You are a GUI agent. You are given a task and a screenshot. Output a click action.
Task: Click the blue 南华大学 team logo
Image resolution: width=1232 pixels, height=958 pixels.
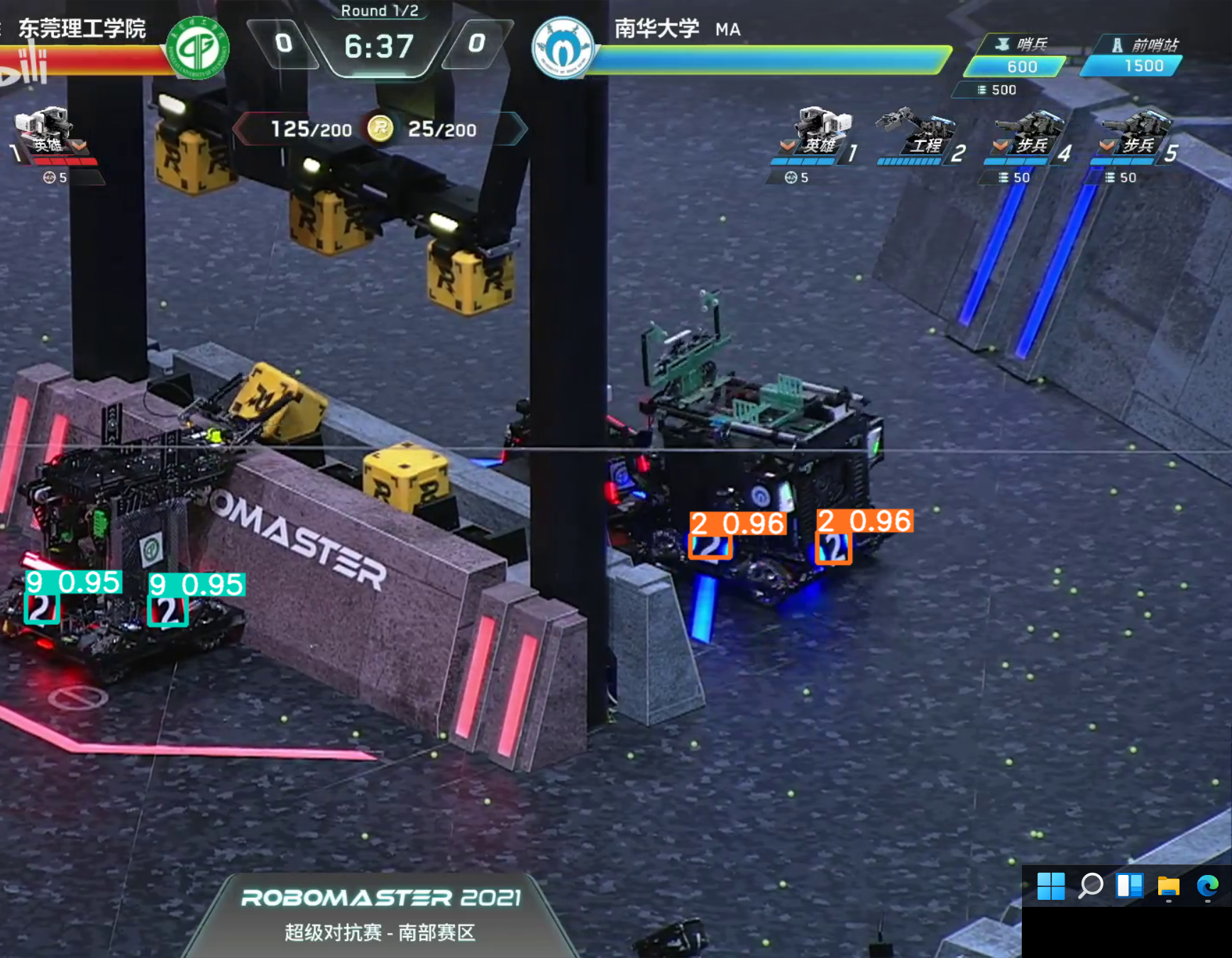click(563, 48)
